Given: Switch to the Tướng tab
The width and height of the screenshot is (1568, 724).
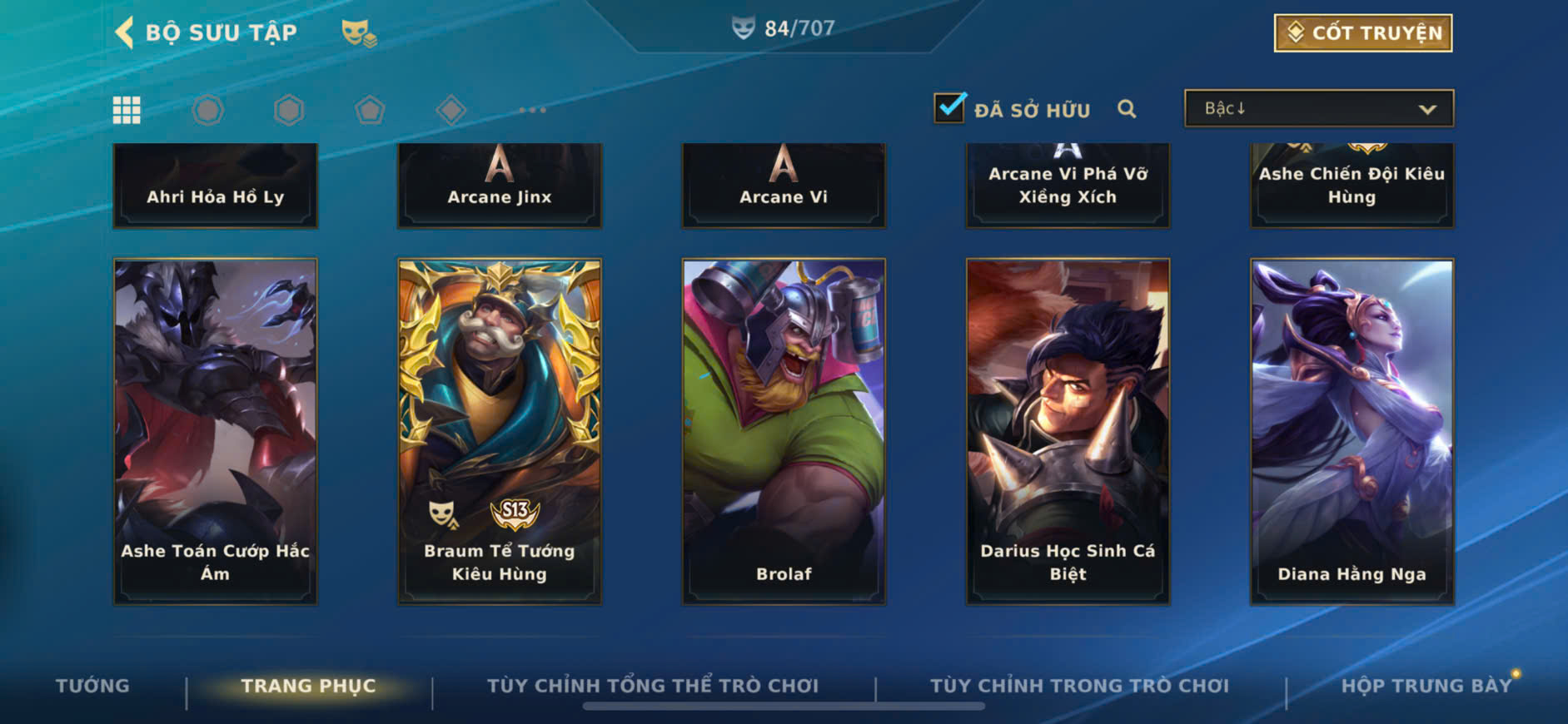Looking at the screenshot, I should tap(92, 686).
